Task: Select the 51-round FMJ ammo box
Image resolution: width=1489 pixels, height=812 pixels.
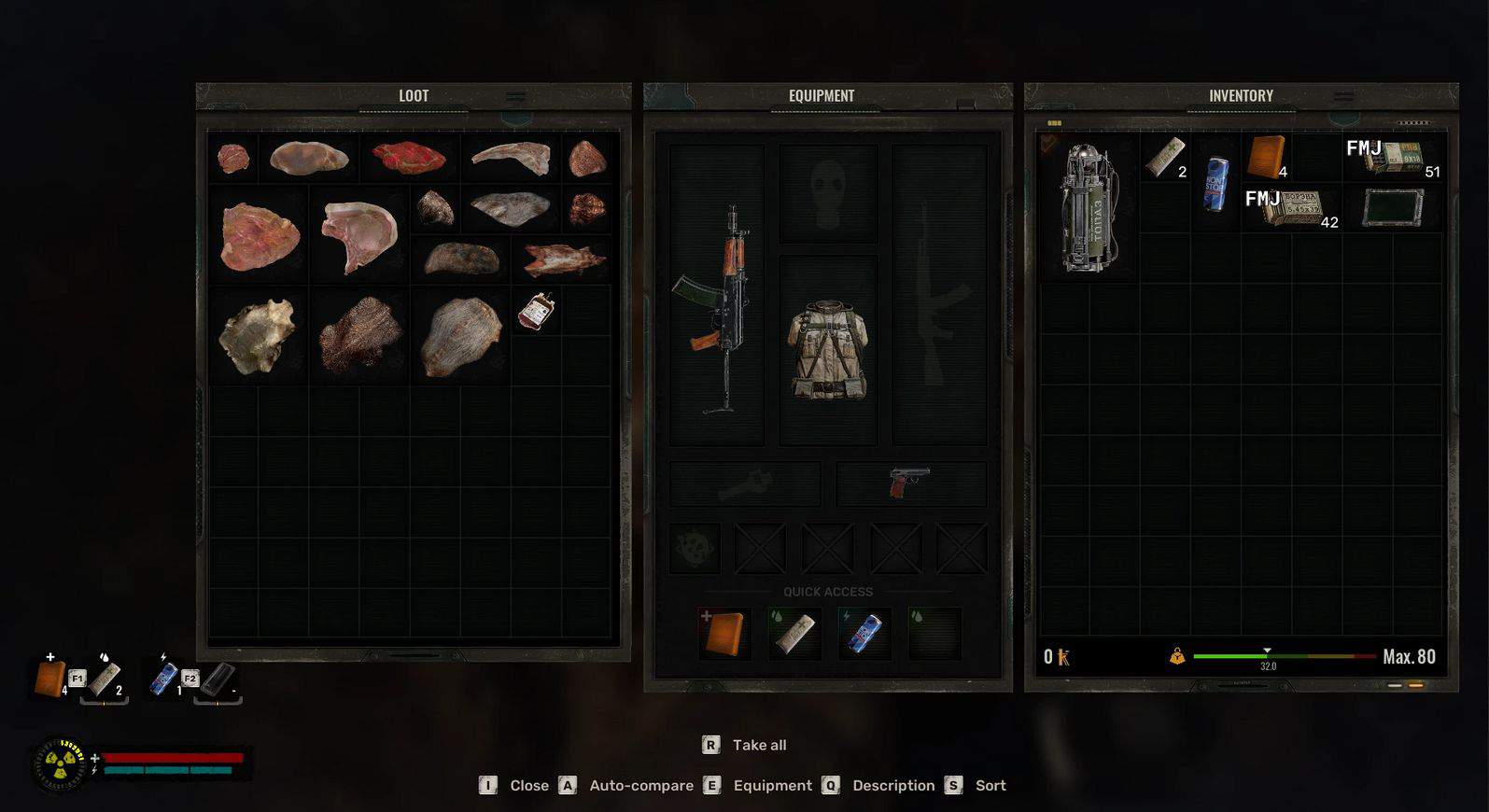Action: pos(1393,158)
